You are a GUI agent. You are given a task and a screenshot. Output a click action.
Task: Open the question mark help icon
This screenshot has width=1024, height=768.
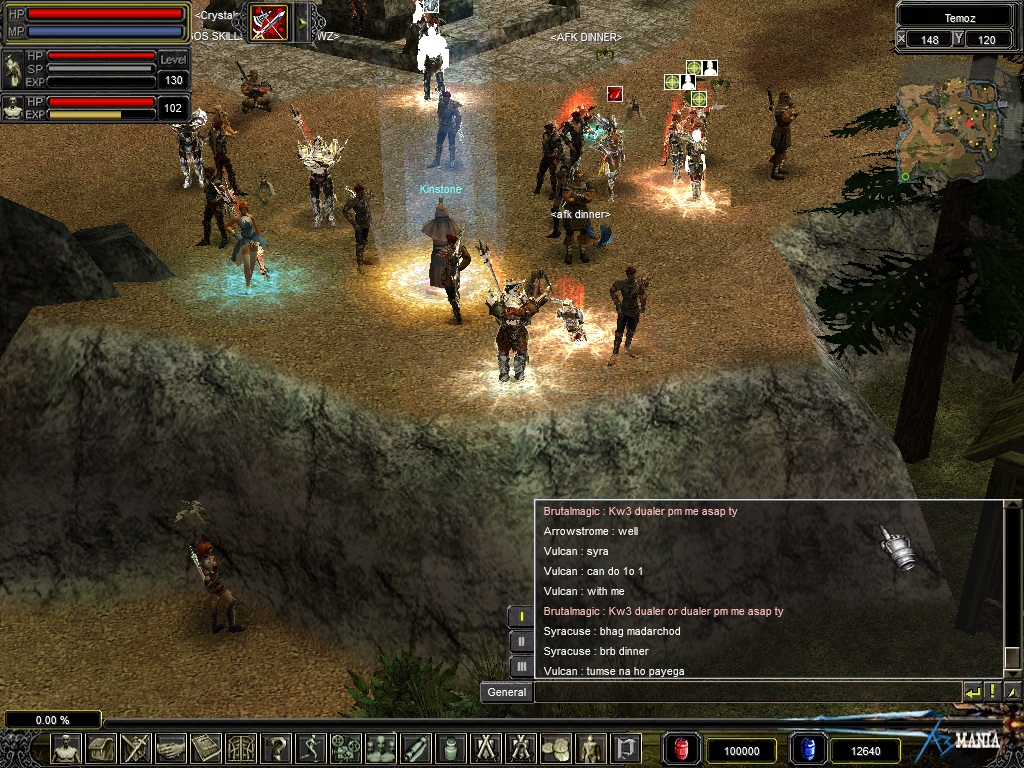tap(276, 748)
